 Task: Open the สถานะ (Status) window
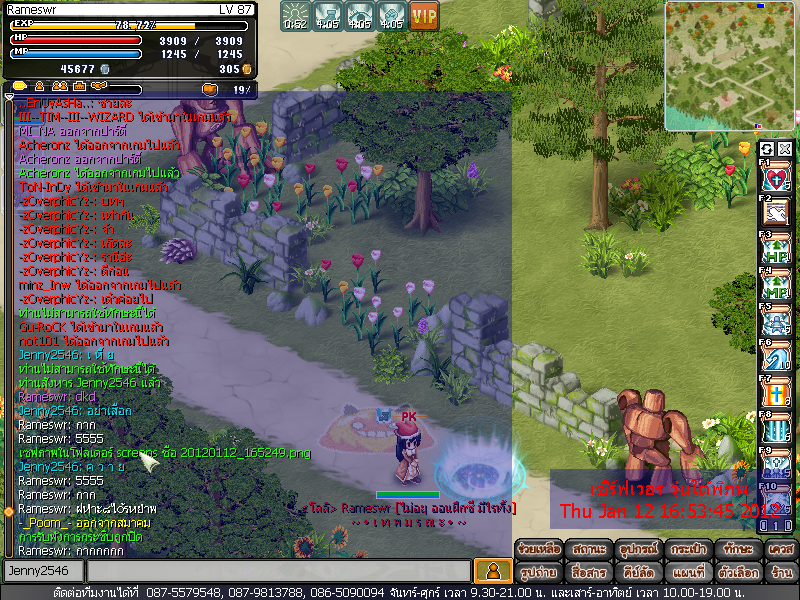(589, 549)
